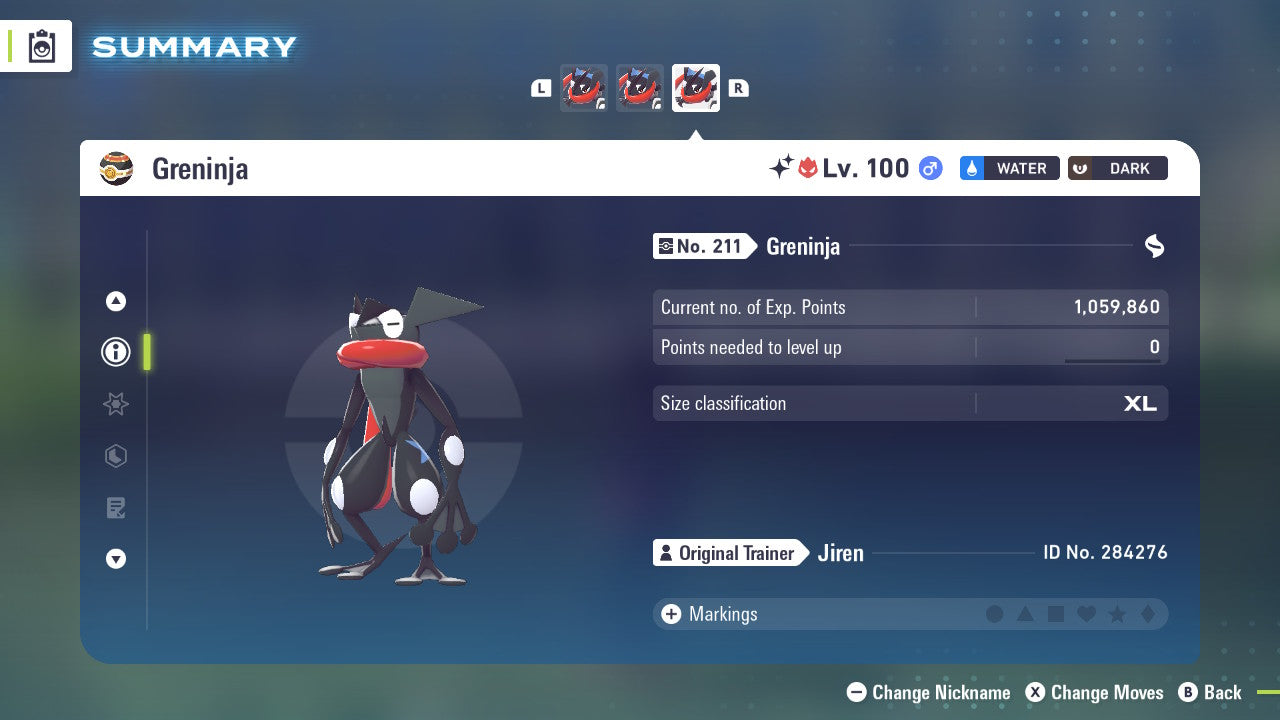Switch to the previous Pokémon with L tab

pos(541,88)
